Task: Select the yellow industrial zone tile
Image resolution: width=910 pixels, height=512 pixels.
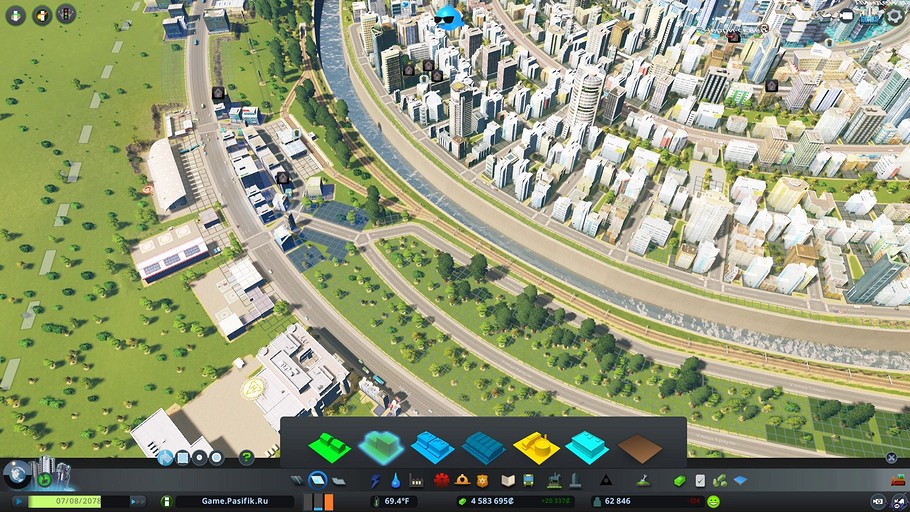Action: point(536,446)
